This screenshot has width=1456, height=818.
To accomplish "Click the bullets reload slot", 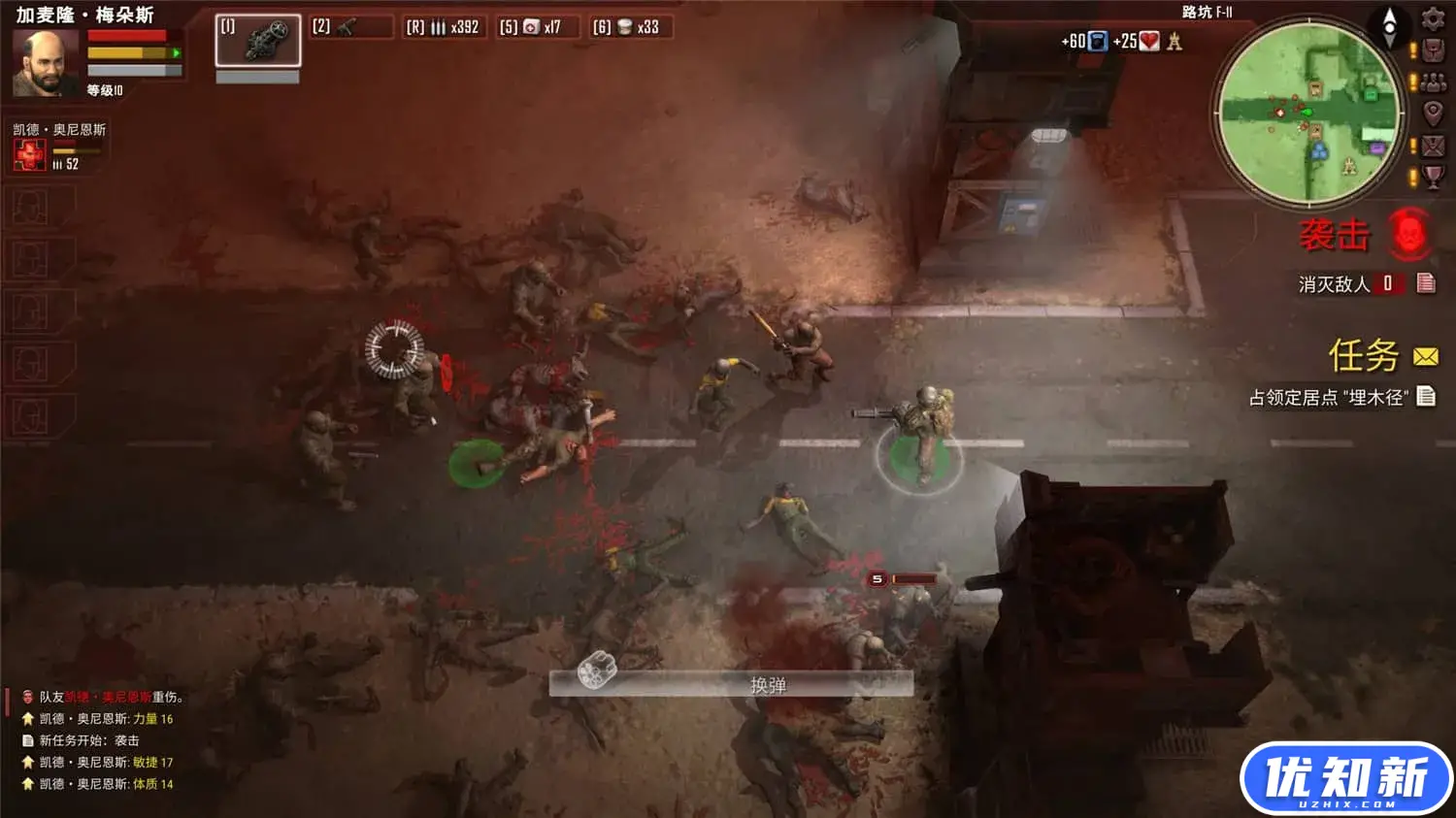I will (x=444, y=27).
